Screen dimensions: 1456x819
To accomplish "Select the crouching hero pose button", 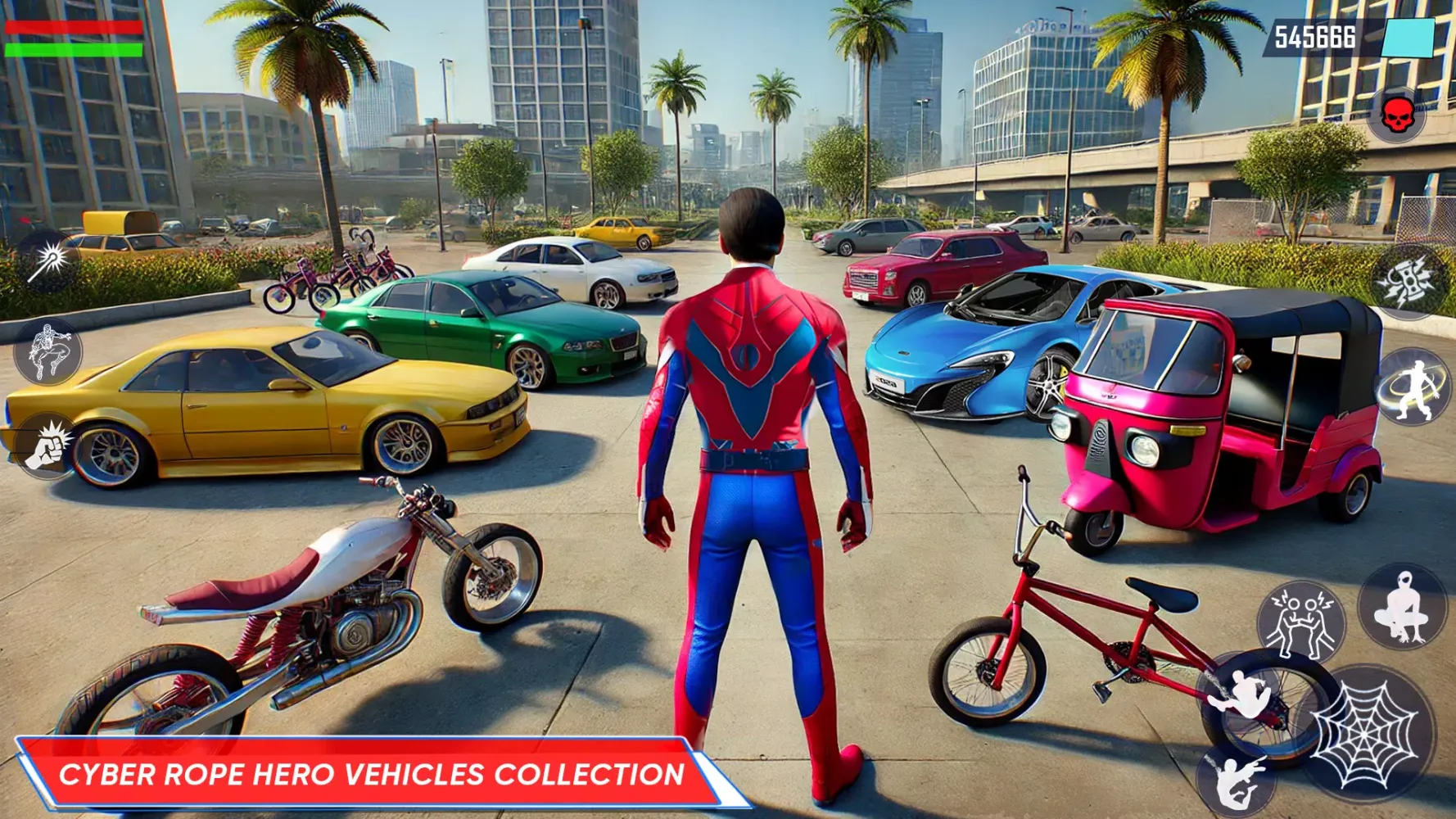I will (1403, 607).
